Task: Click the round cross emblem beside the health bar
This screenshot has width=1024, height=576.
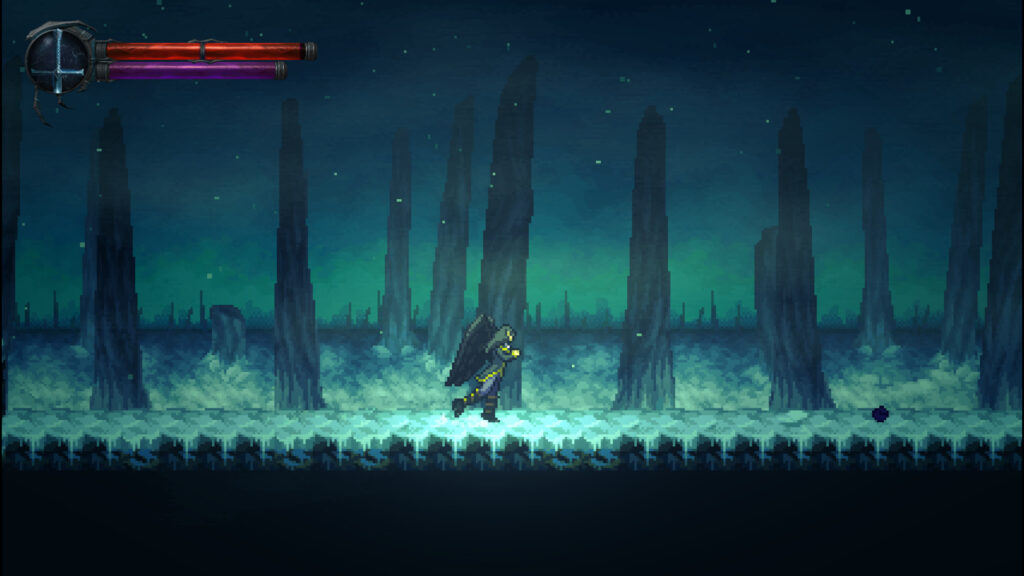Action: [59, 58]
